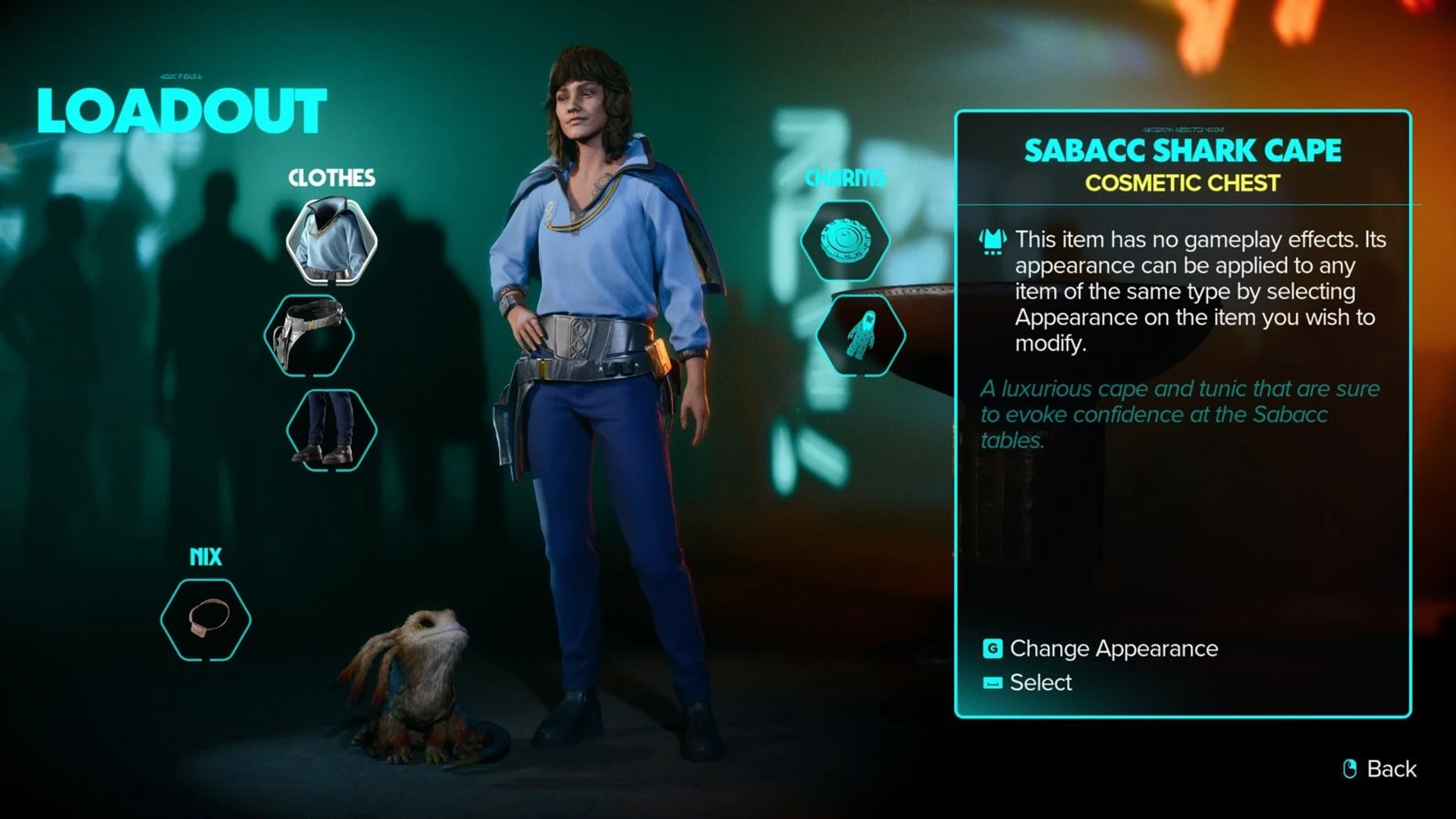Choose the Select option in panel

1040,682
